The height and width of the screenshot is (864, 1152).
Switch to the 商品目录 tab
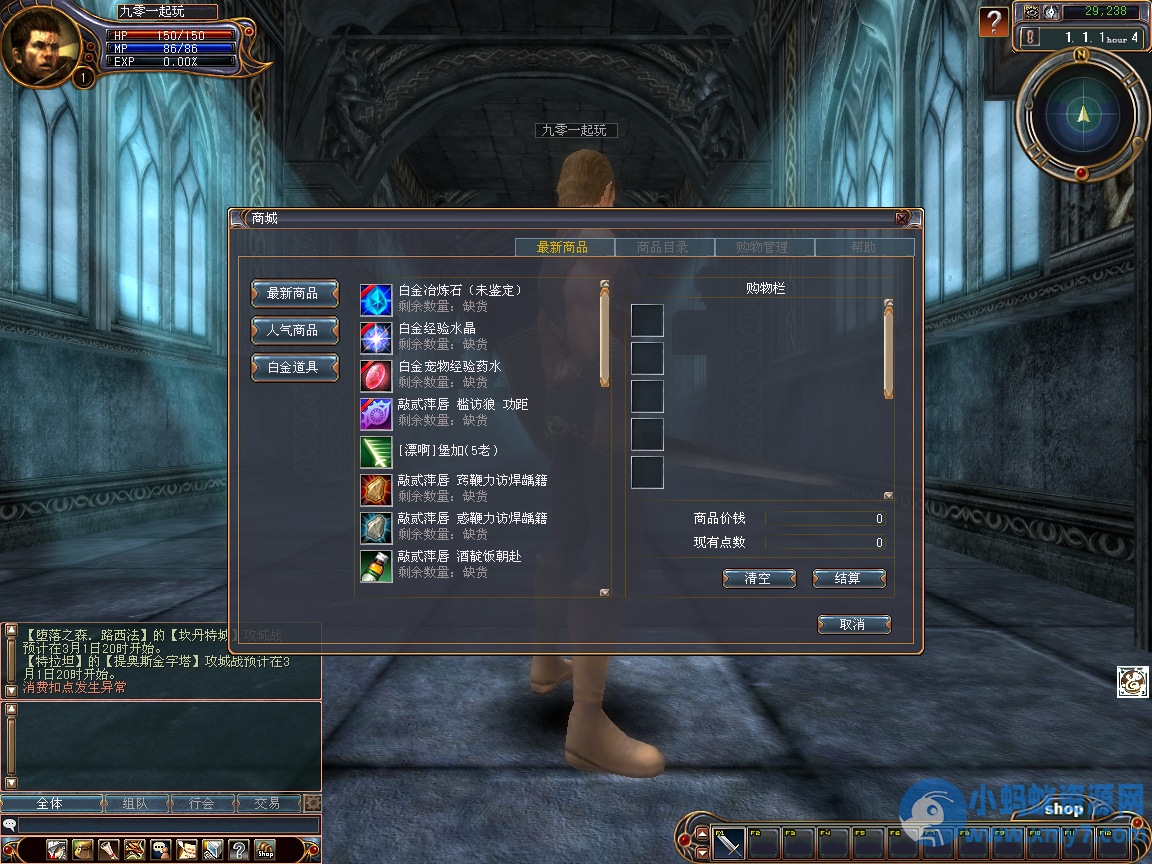click(663, 247)
